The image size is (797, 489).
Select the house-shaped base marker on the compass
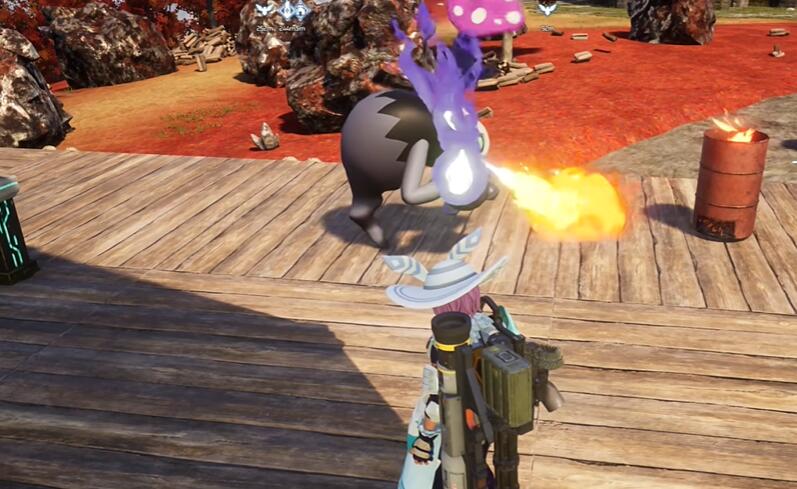(300, 10)
